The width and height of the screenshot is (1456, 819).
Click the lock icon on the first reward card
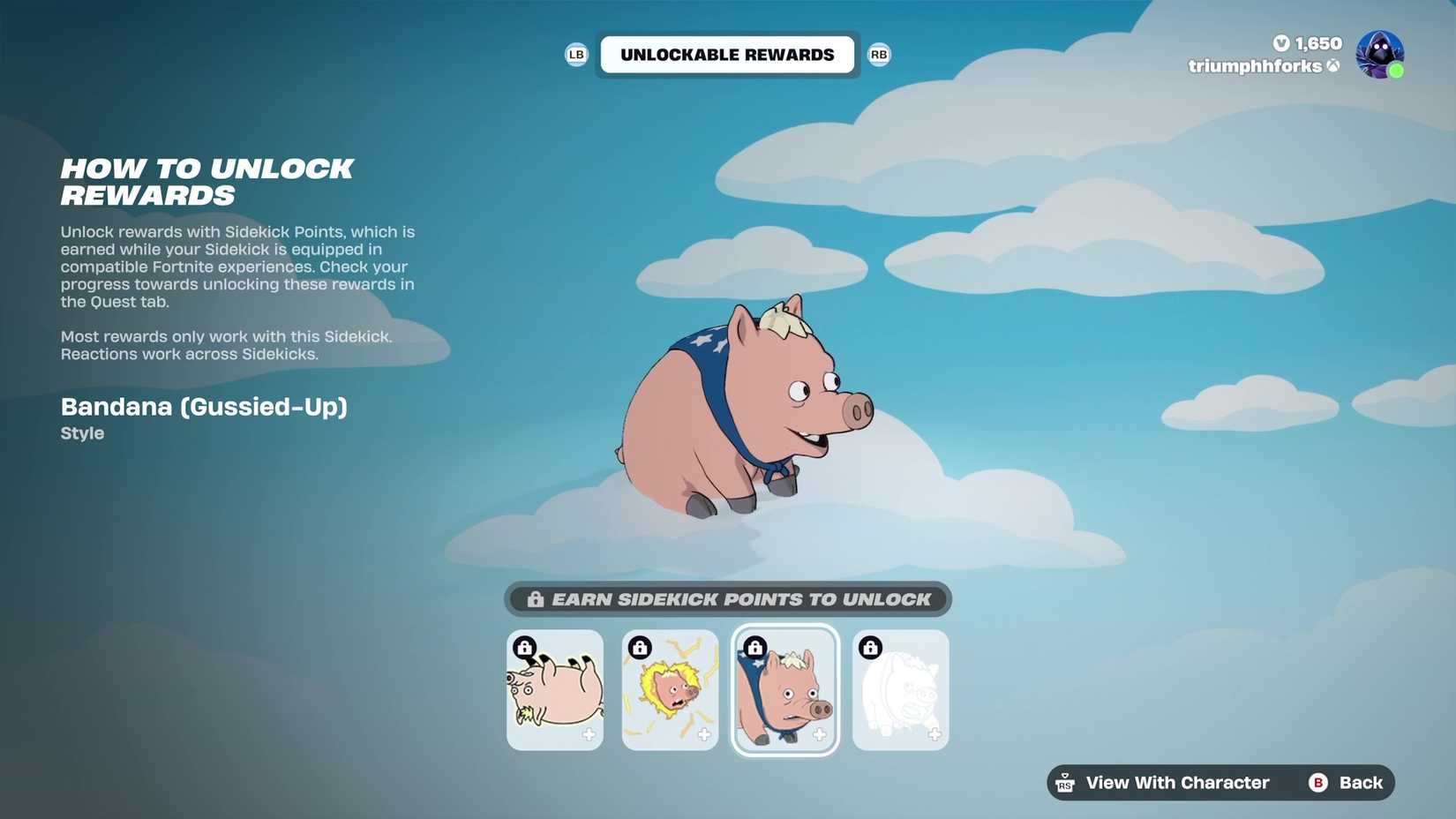click(525, 649)
